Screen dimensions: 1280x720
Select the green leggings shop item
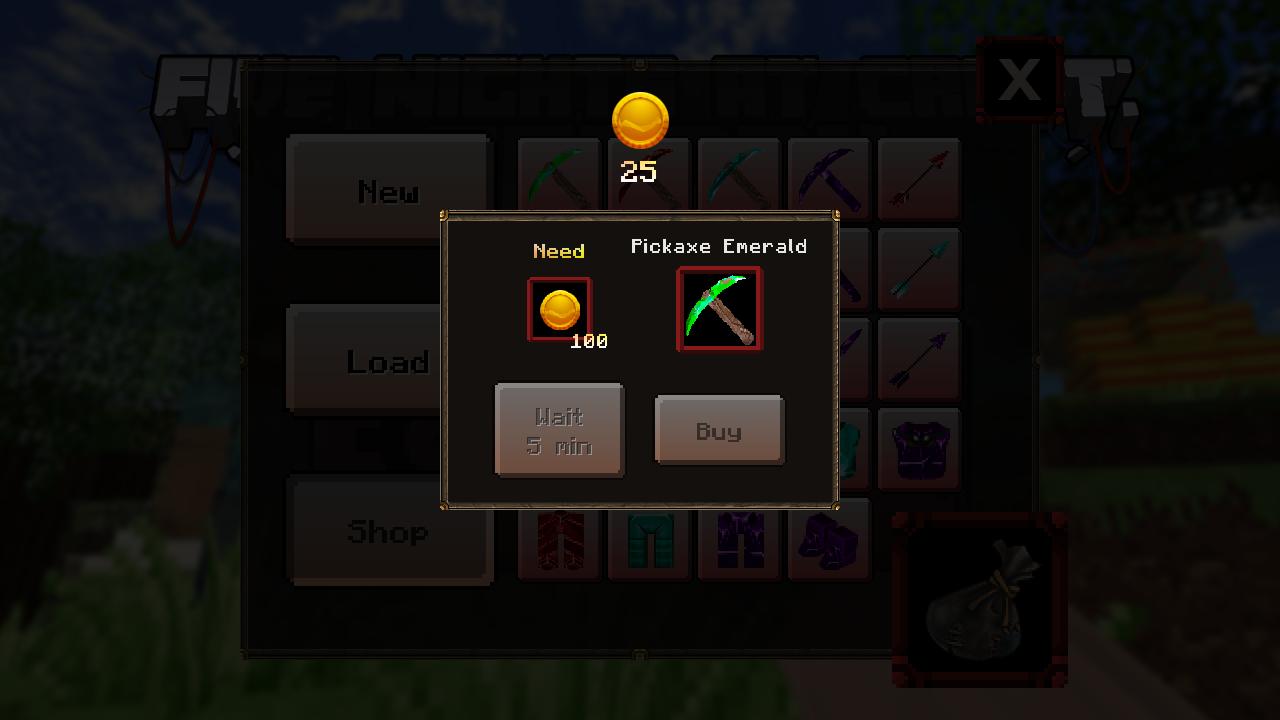(649, 538)
